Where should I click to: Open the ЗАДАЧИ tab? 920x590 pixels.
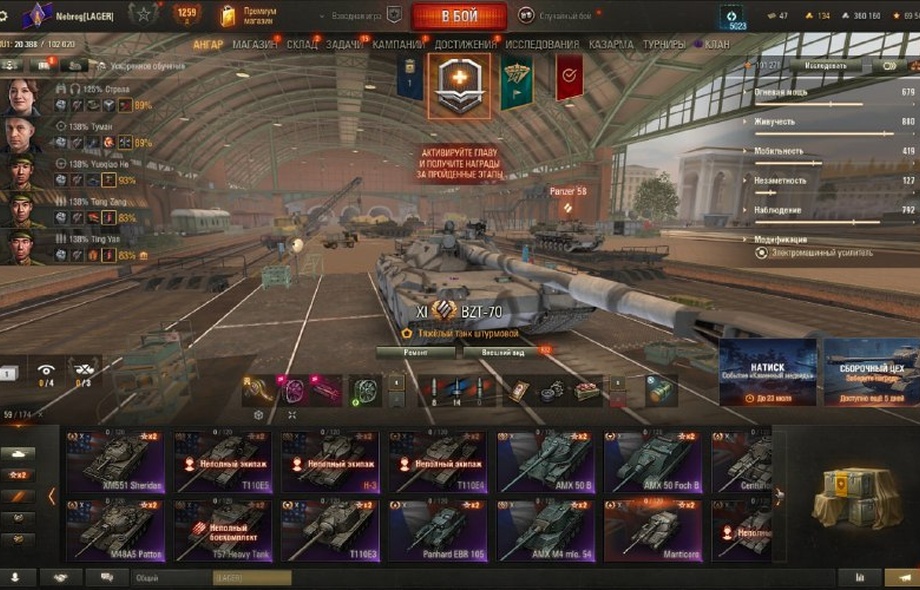[x=345, y=45]
